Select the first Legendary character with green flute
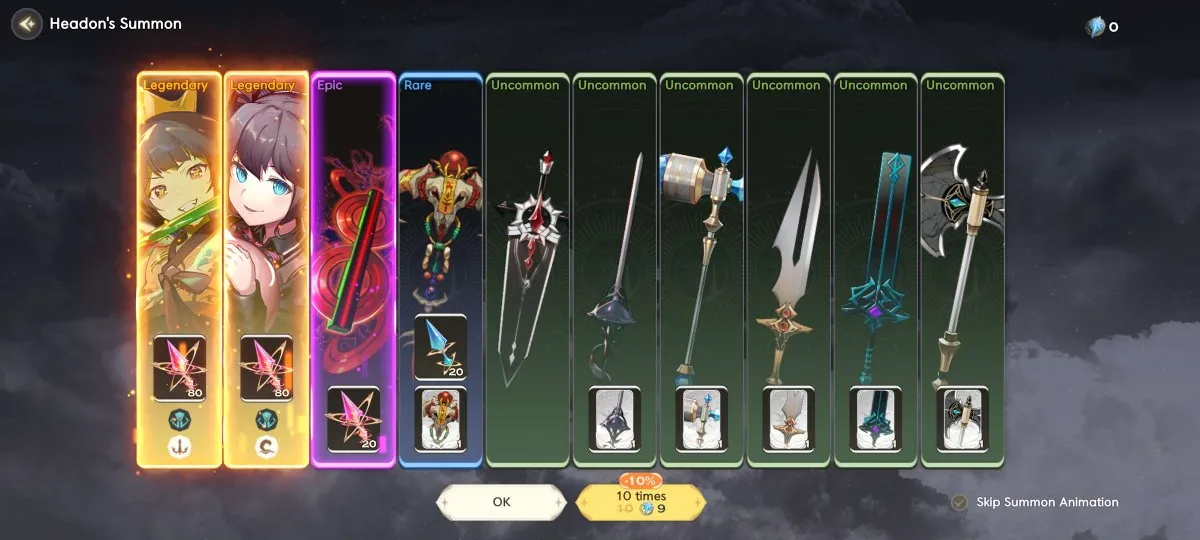The width and height of the screenshot is (1200, 540). (179, 230)
